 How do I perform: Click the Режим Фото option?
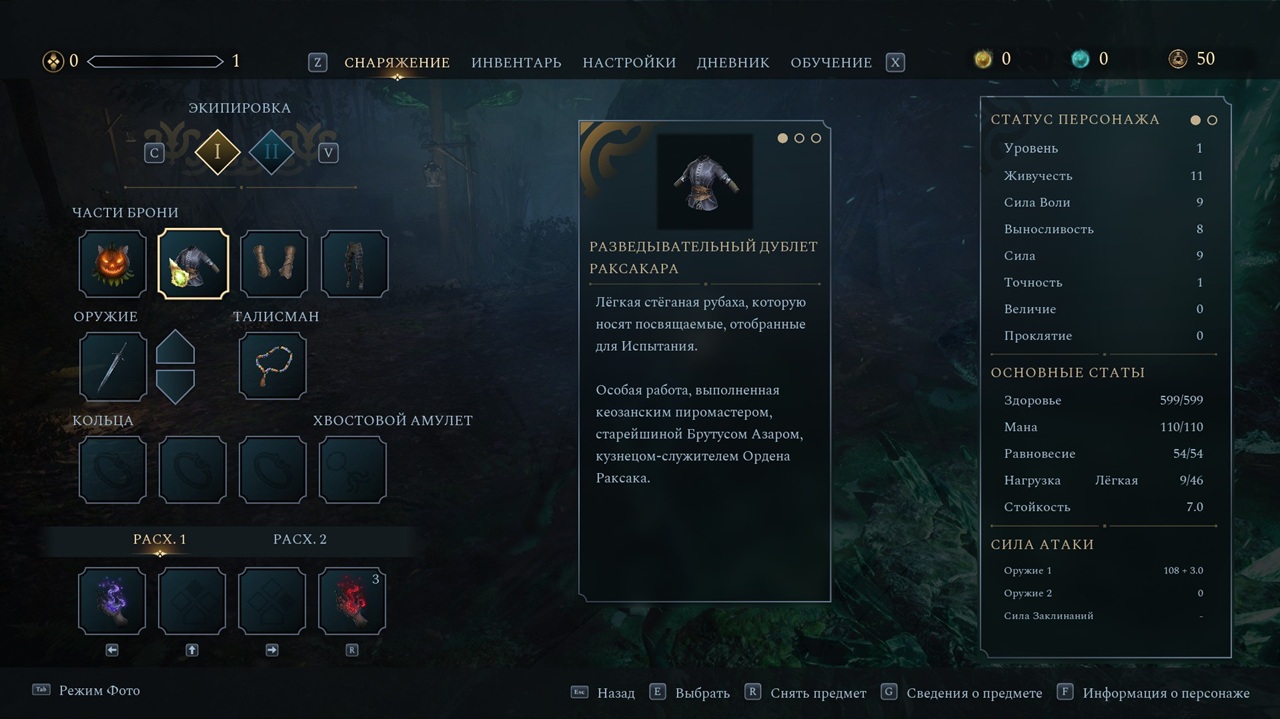99,691
